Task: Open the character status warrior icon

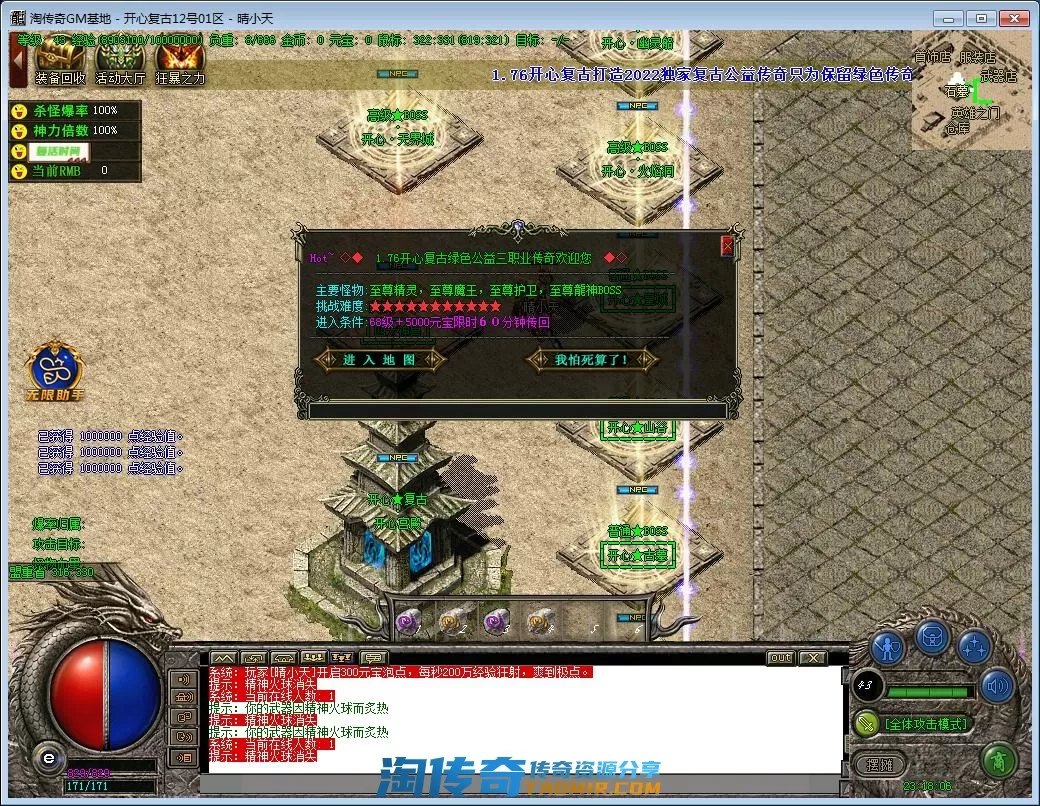Action: (887, 647)
